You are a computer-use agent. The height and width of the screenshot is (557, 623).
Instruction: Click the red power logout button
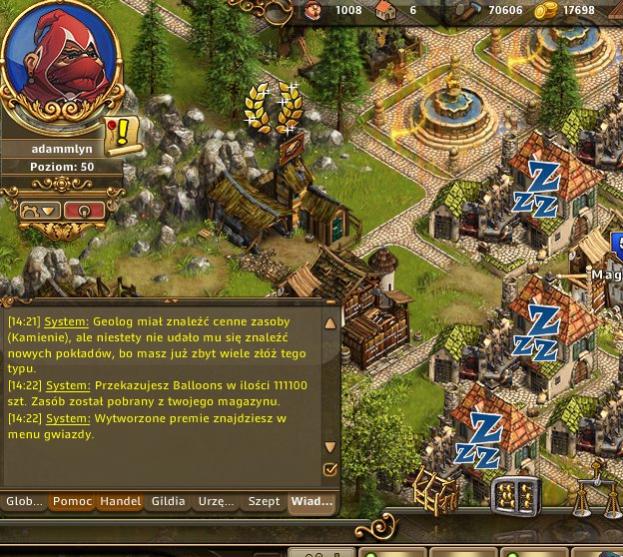point(84,211)
